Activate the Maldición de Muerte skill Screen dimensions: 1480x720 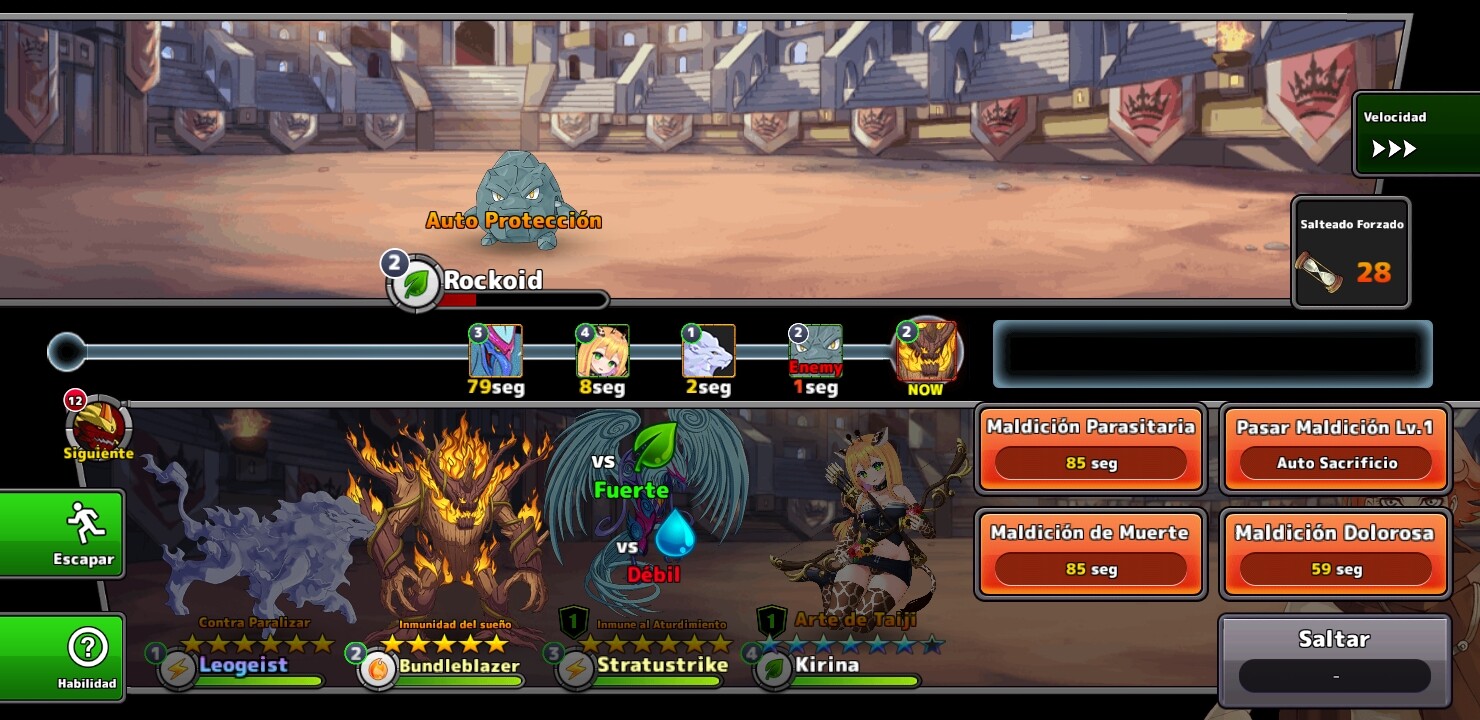pyautogui.click(x=1090, y=553)
